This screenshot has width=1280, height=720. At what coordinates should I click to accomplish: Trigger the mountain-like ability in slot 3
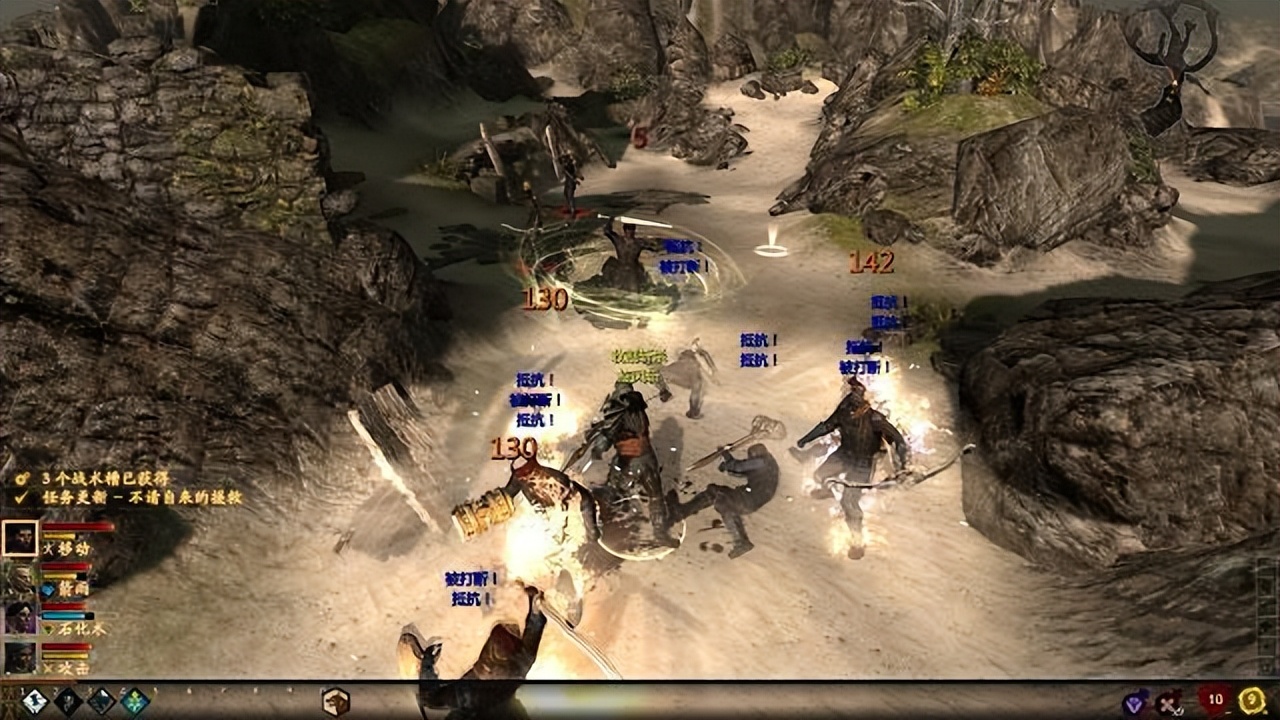[x=101, y=701]
